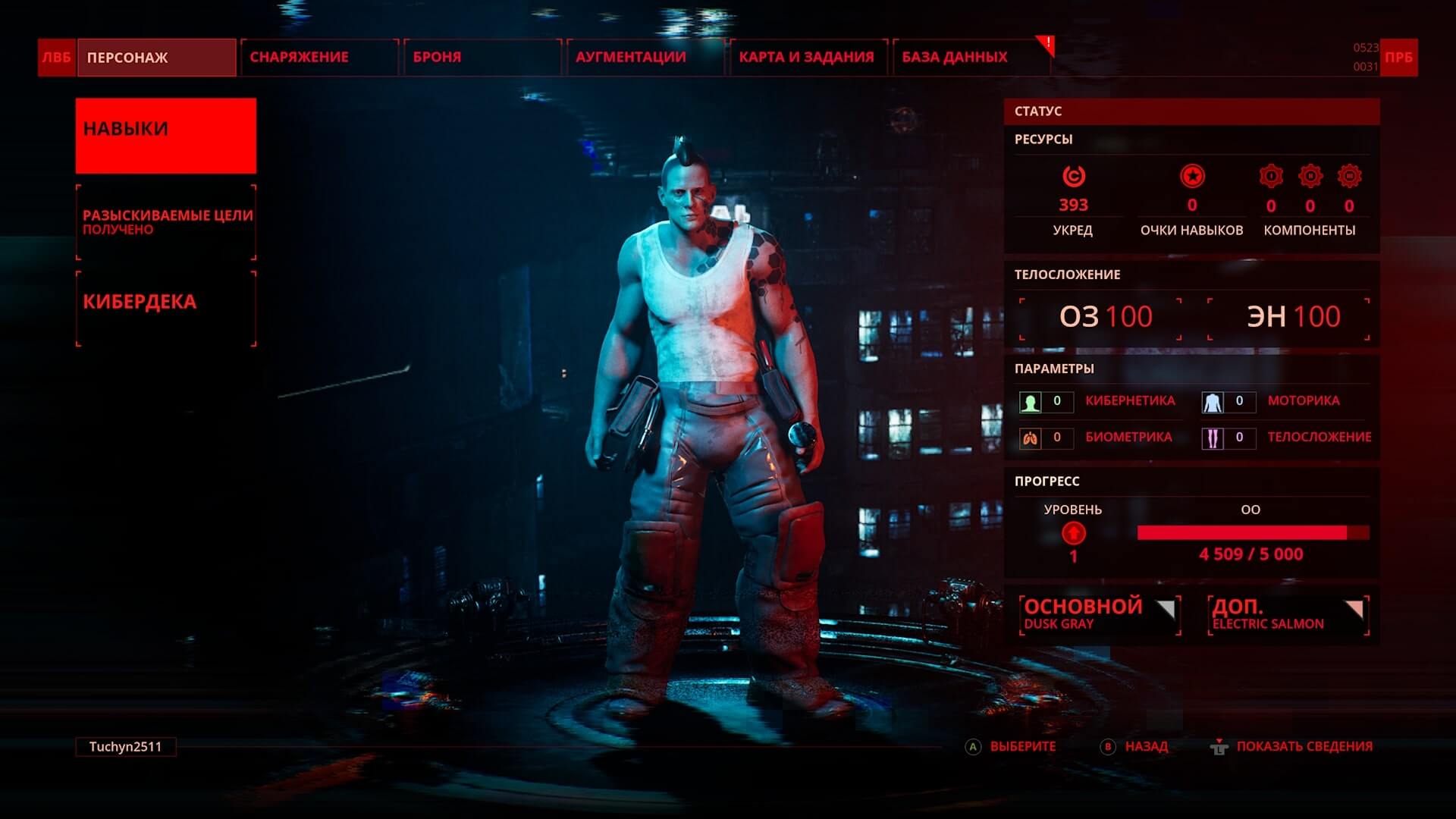Open the Кибердека menu
This screenshot has height=819, width=1456.
tap(165, 309)
